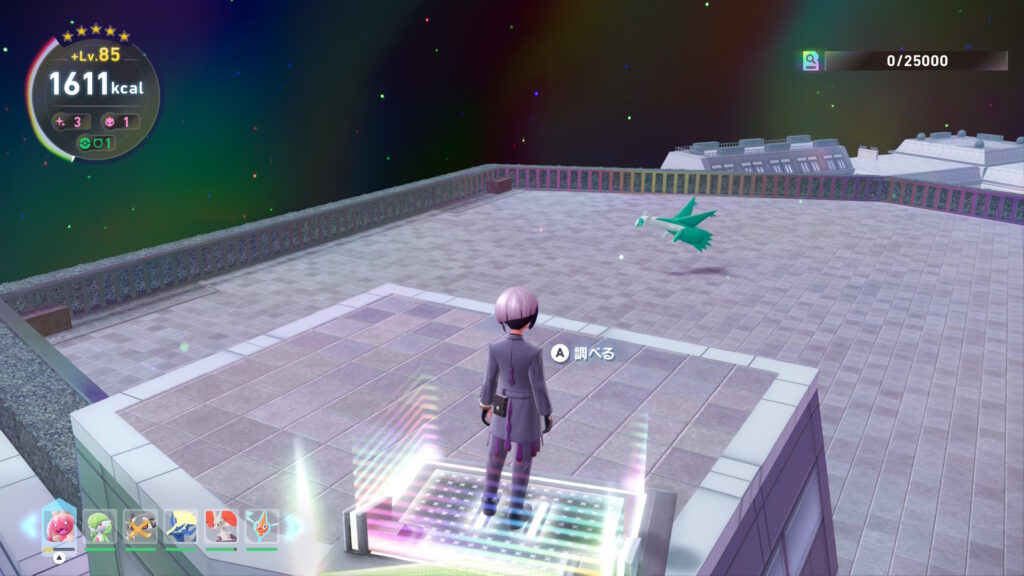Image resolution: width=1024 pixels, height=576 pixels.
Task: Choose Gardevoir in the party bar
Action: pos(100,525)
